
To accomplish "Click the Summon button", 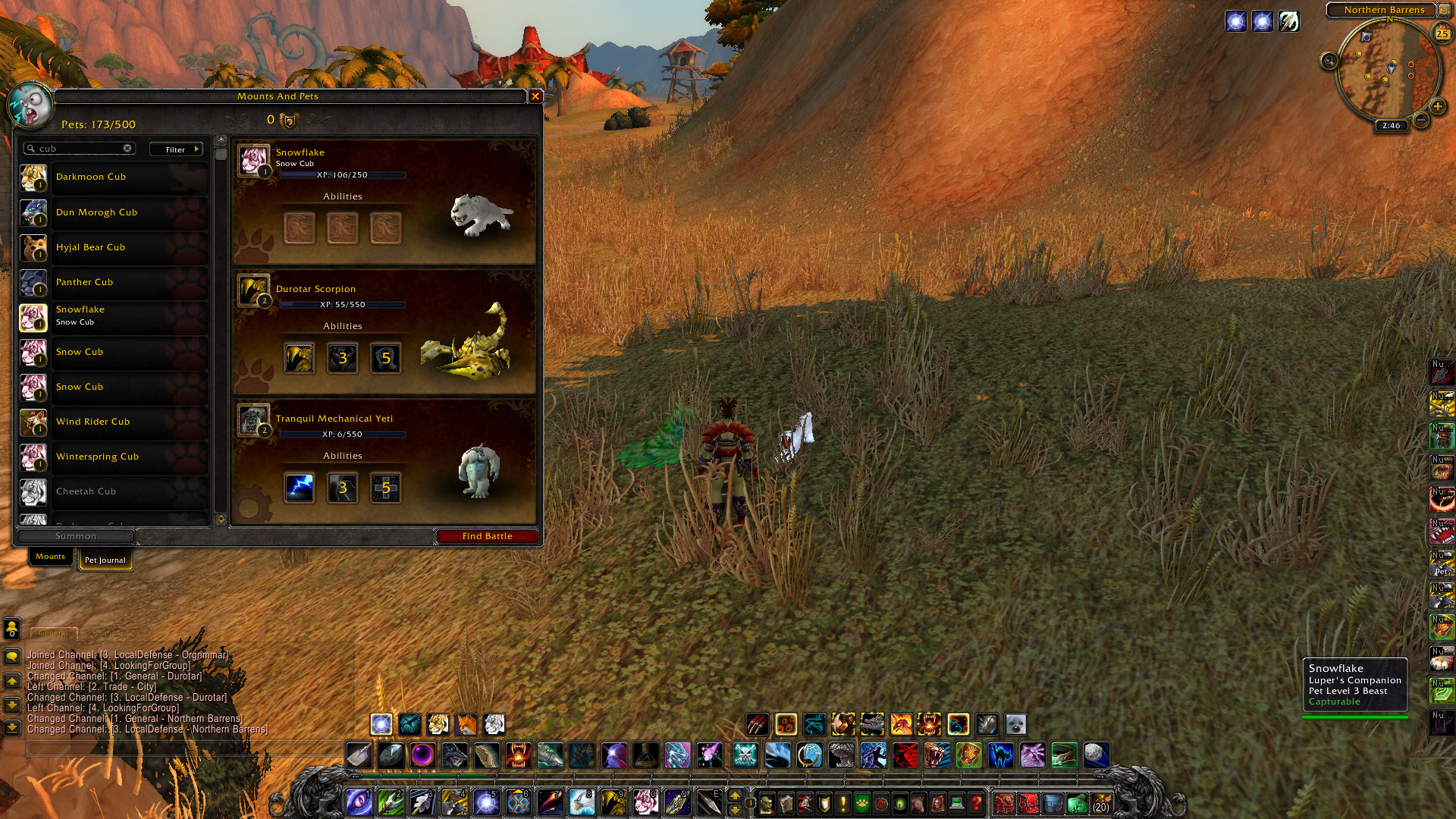I will click(76, 536).
